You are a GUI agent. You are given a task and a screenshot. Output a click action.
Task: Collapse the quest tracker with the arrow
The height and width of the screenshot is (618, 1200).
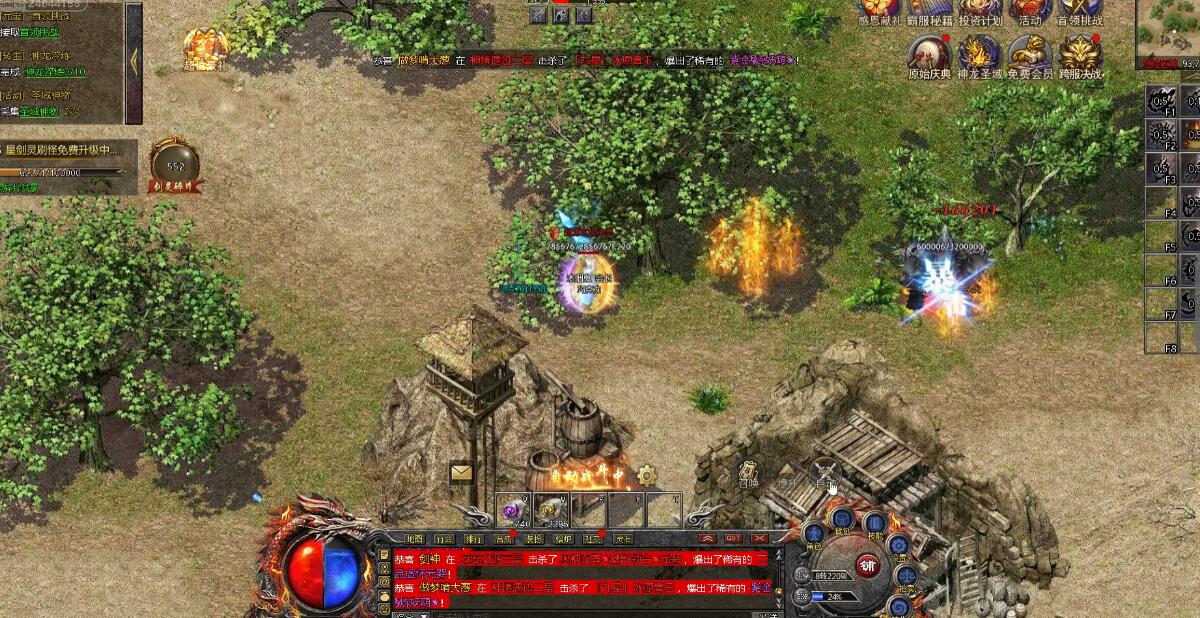[x=133, y=62]
